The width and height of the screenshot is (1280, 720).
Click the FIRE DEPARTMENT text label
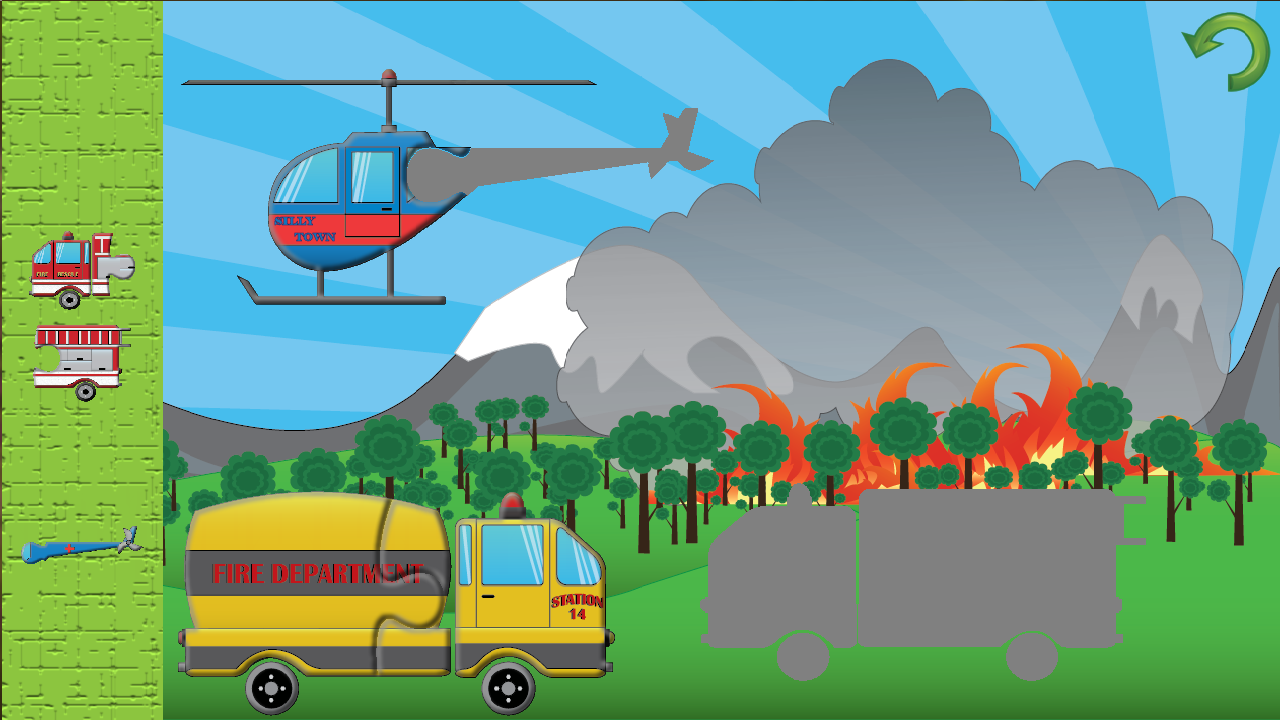pyautogui.click(x=316, y=574)
